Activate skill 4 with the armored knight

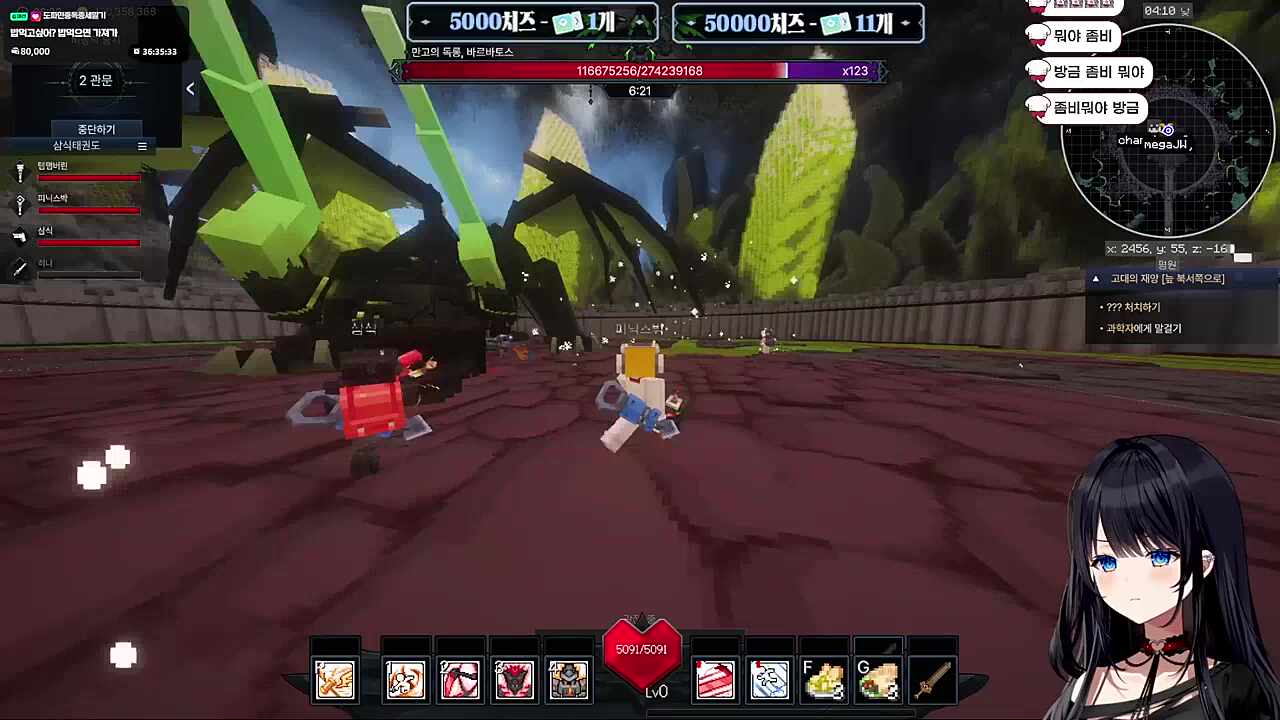pos(568,680)
